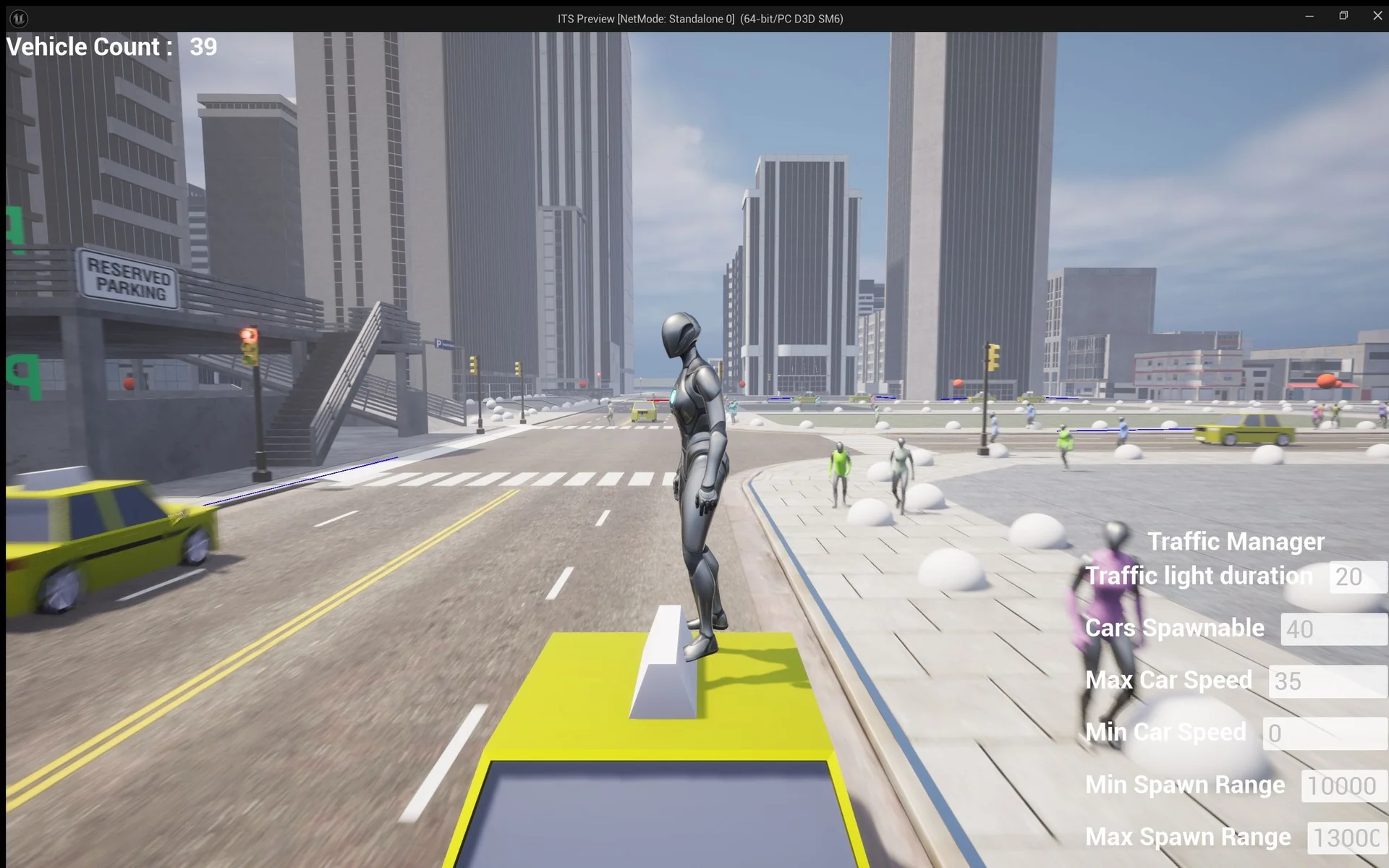Select the Cars Spawnable value box
The width and height of the screenshot is (1389, 868).
pos(1333,629)
